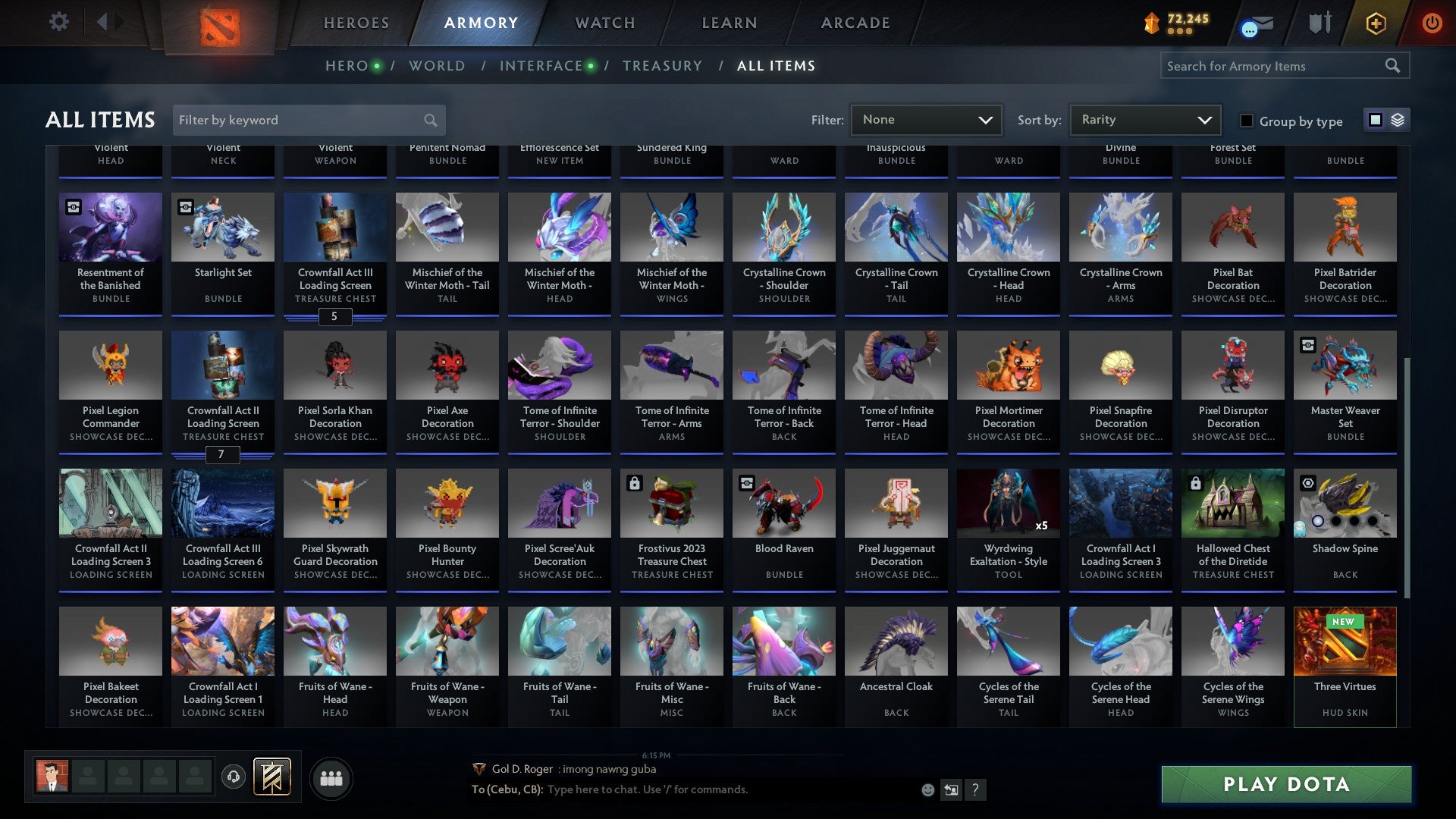Click the power button to exit Dota
The height and width of the screenshot is (819, 1456).
coord(1432,23)
